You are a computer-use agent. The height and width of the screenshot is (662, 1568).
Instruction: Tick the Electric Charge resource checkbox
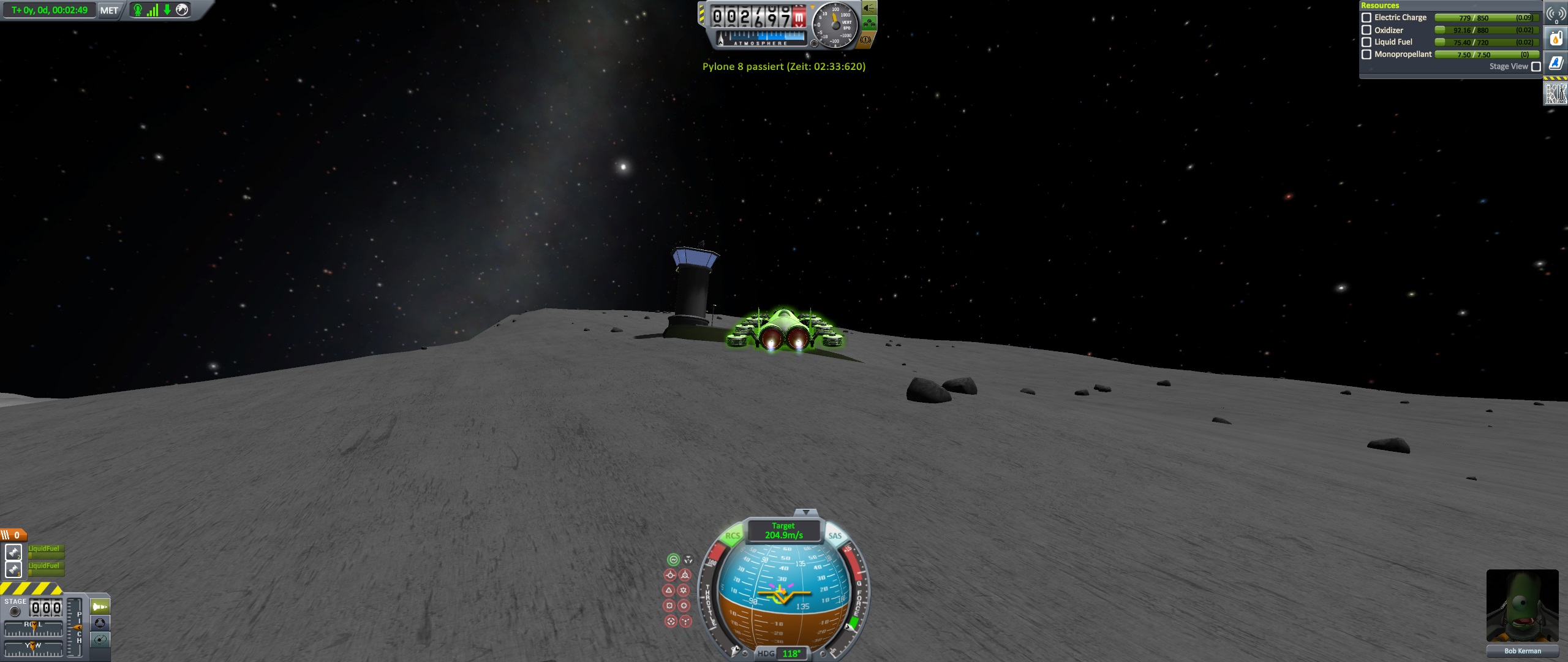point(1366,18)
